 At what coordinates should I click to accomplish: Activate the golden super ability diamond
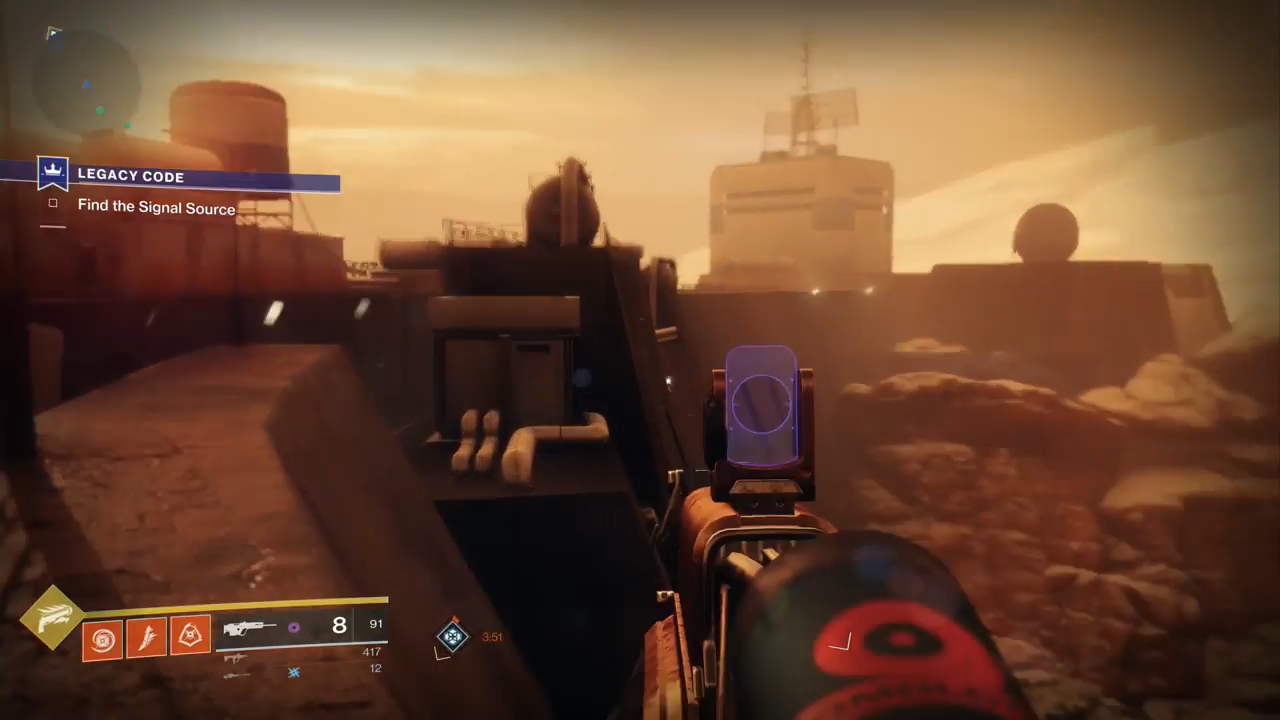(51, 618)
